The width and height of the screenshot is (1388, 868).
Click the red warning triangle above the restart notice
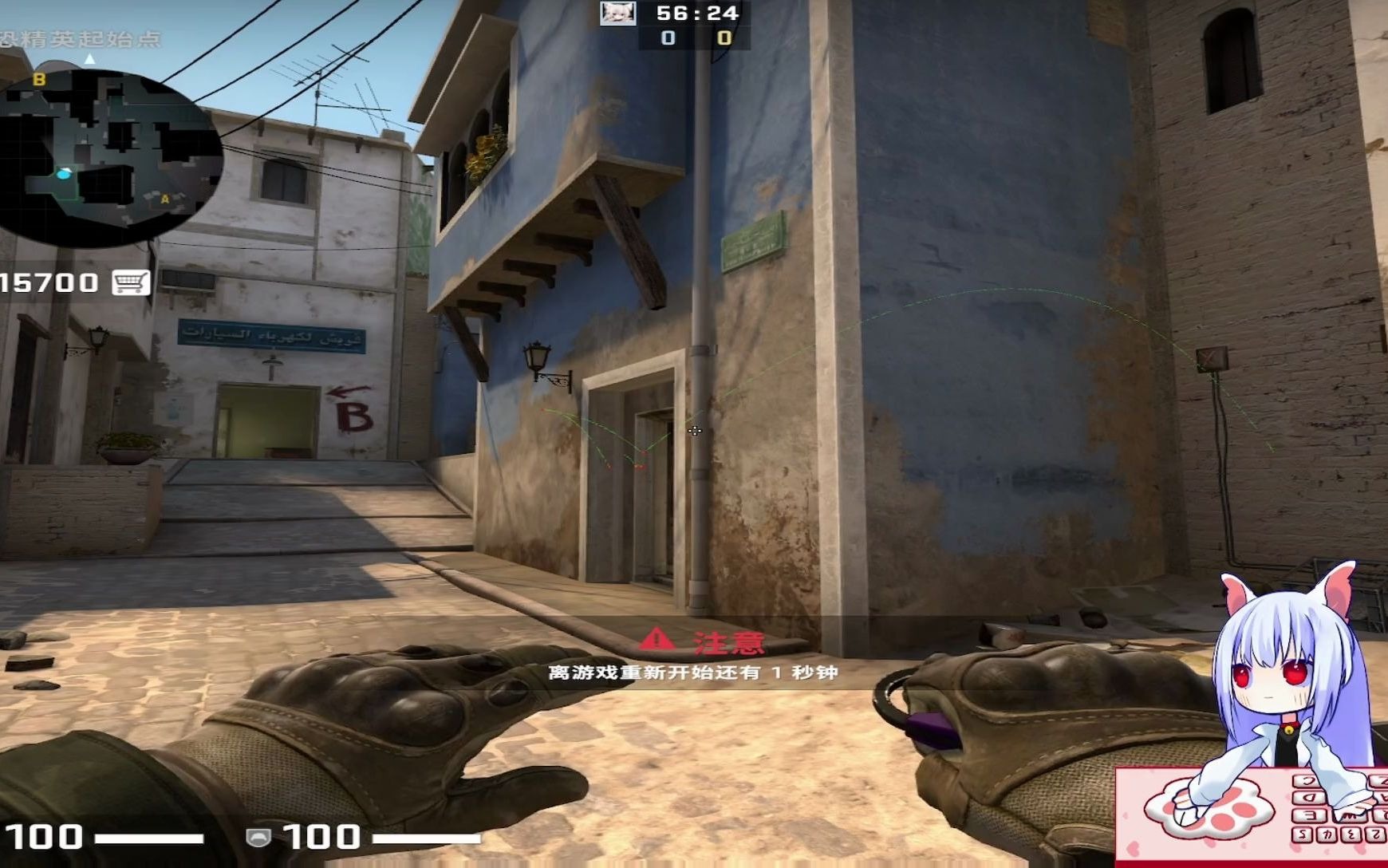point(656,639)
